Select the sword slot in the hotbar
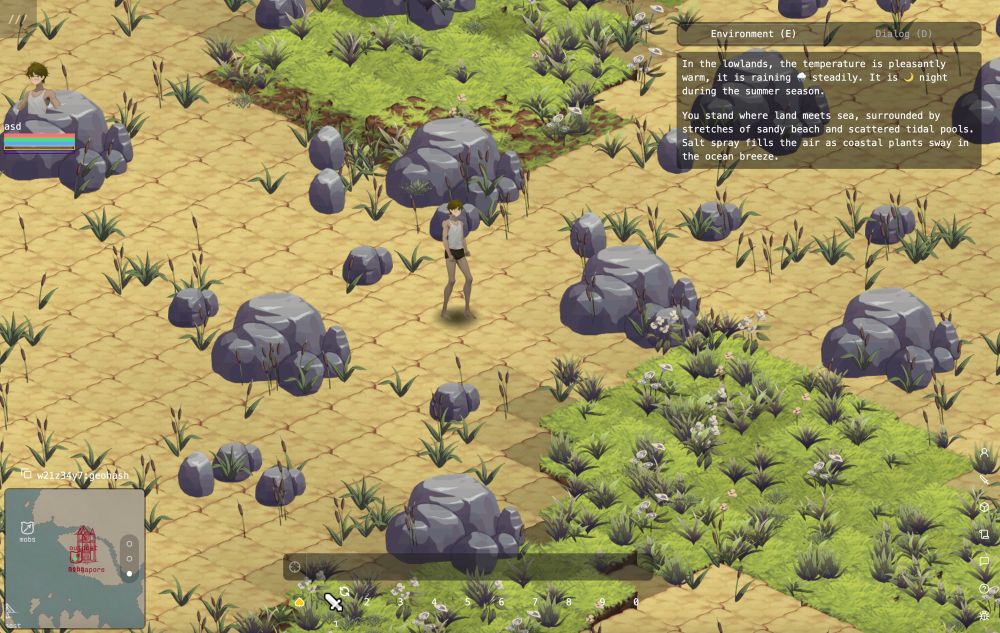Image resolution: width=1000 pixels, height=633 pixels. tap(333, 602)
